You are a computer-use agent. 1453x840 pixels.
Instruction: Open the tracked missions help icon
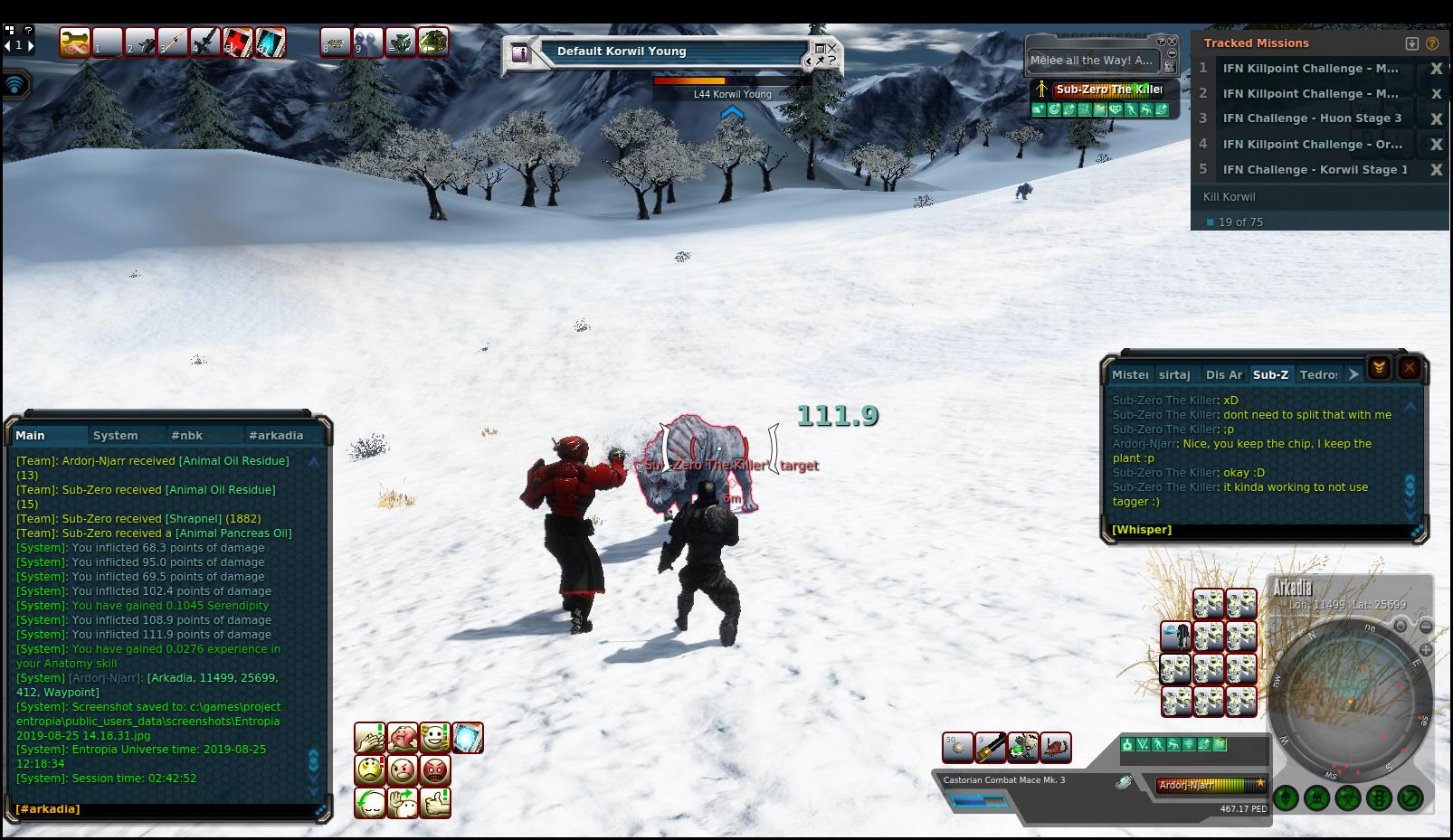[x=1432, y=43]
